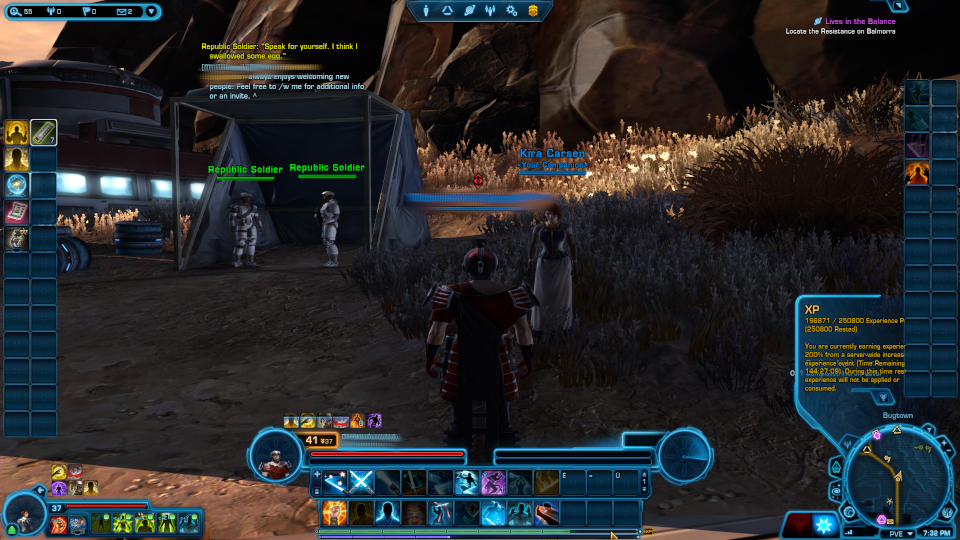Activate the orange flame figure in right bar
This screenshot has height=540, width=960.
917,173
